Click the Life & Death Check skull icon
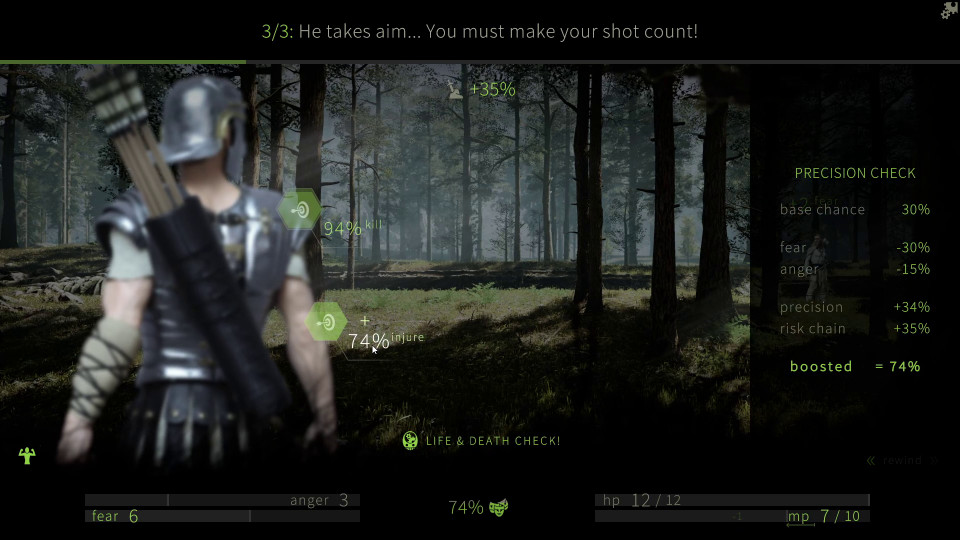The width and height of the screenshot is (960, 540). 410,441
